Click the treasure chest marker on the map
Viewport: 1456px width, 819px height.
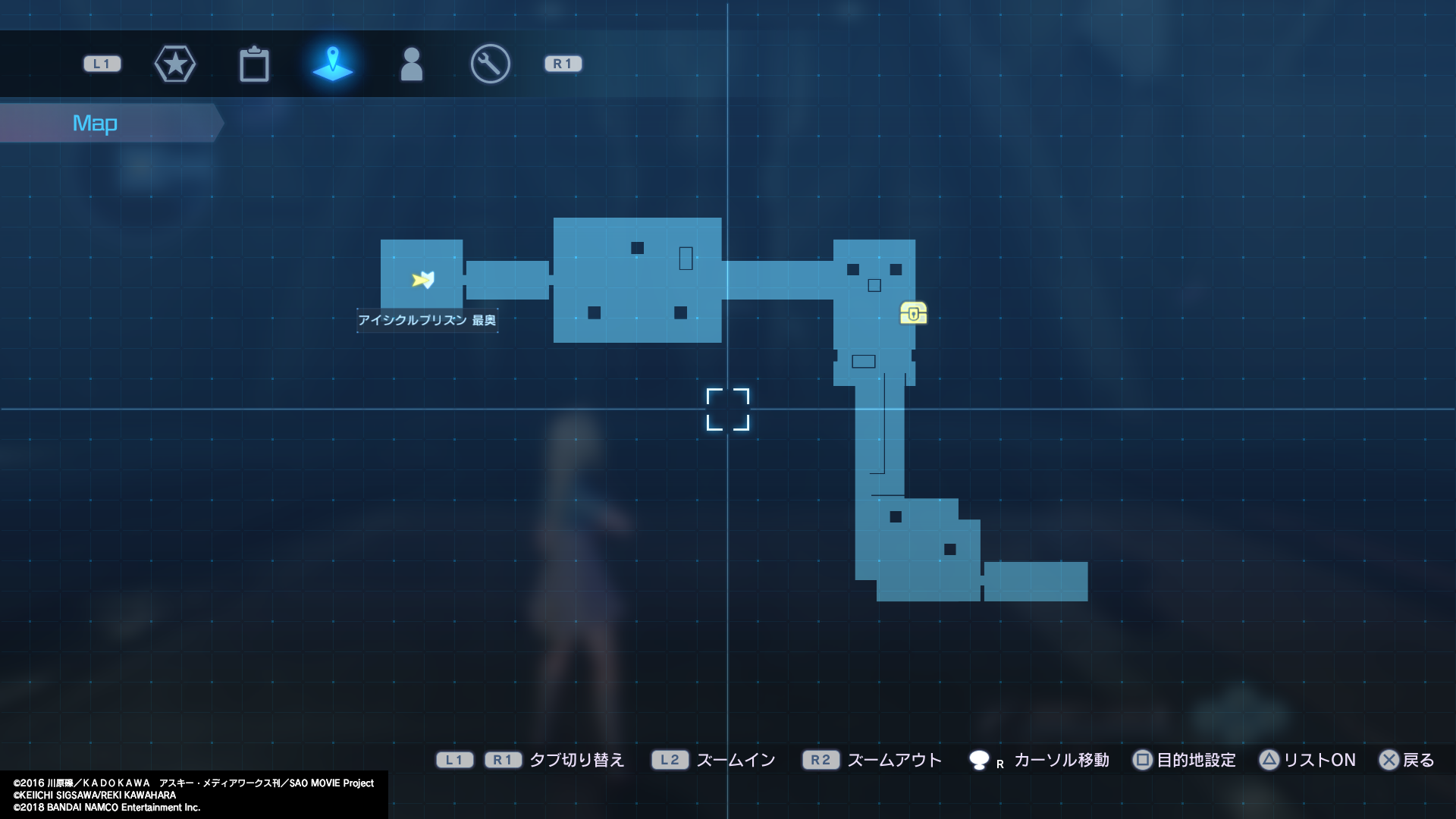[x=913, y=312]
